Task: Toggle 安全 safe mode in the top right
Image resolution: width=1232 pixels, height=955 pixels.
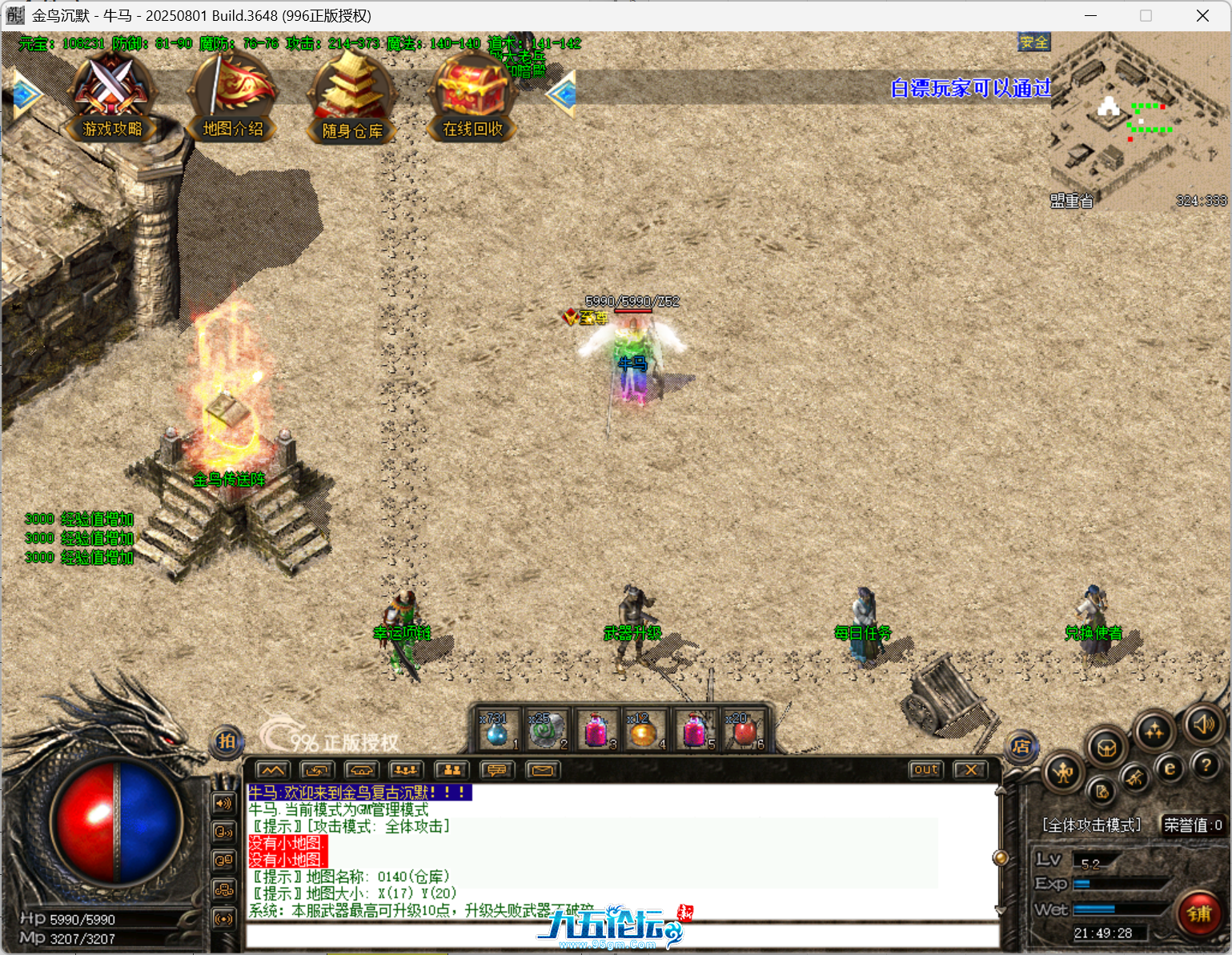Action: click(x=1033, y=42)
